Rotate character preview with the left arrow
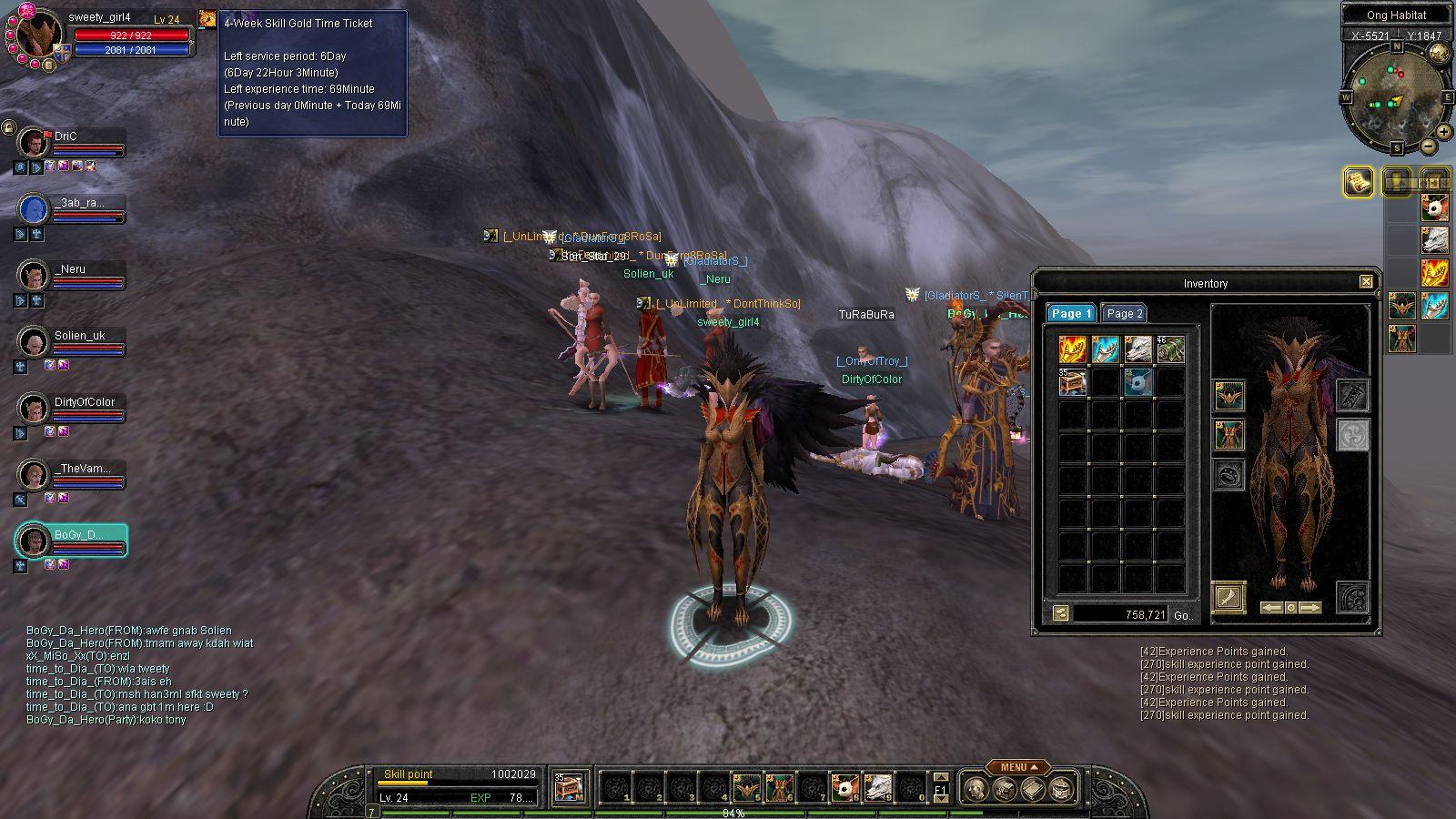The width and height of the screenshot is (1456, 819). click(x=1271, y=607)
